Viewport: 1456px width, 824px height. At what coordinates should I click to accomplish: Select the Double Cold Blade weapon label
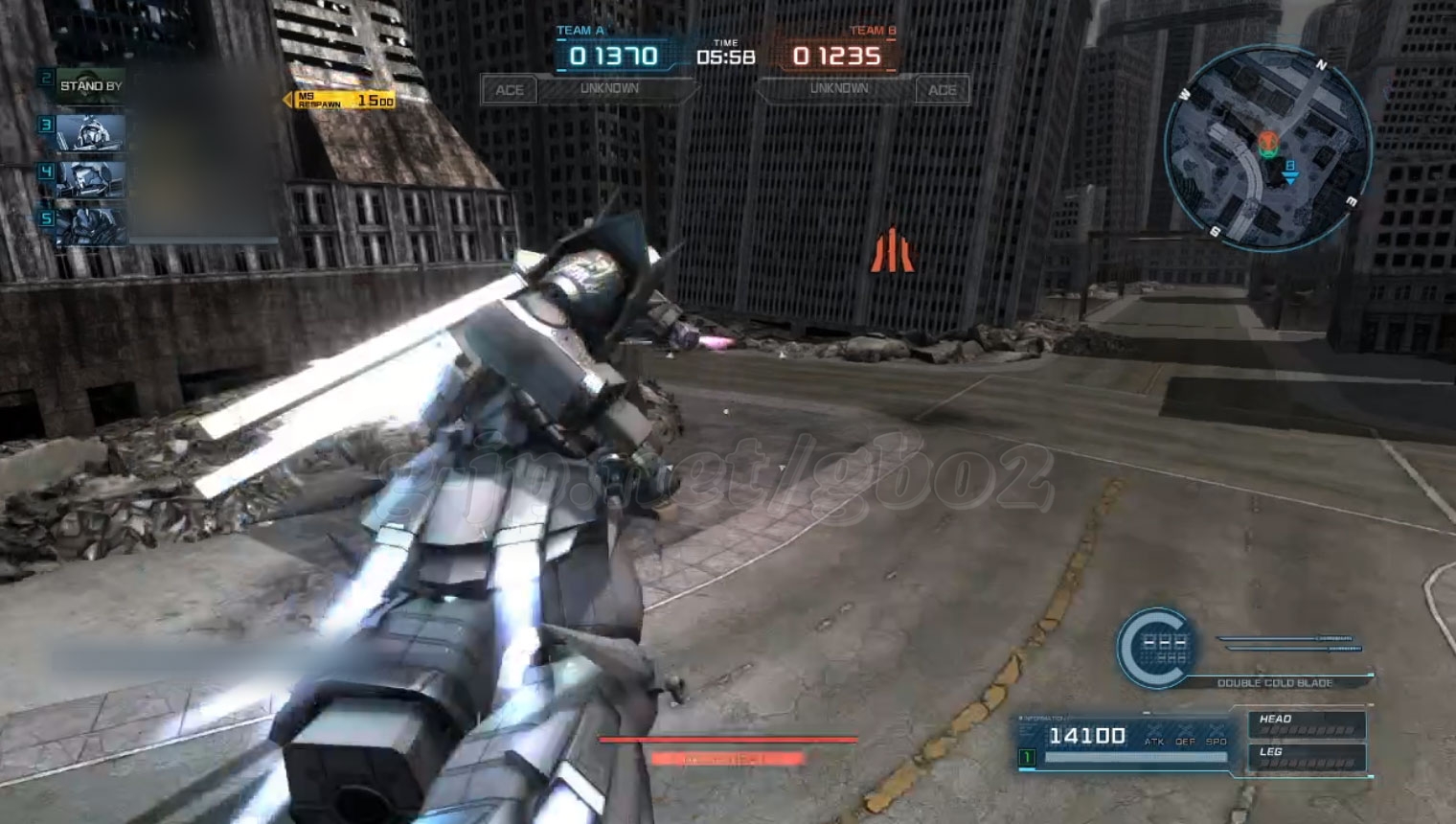[x=1274, y=683]
